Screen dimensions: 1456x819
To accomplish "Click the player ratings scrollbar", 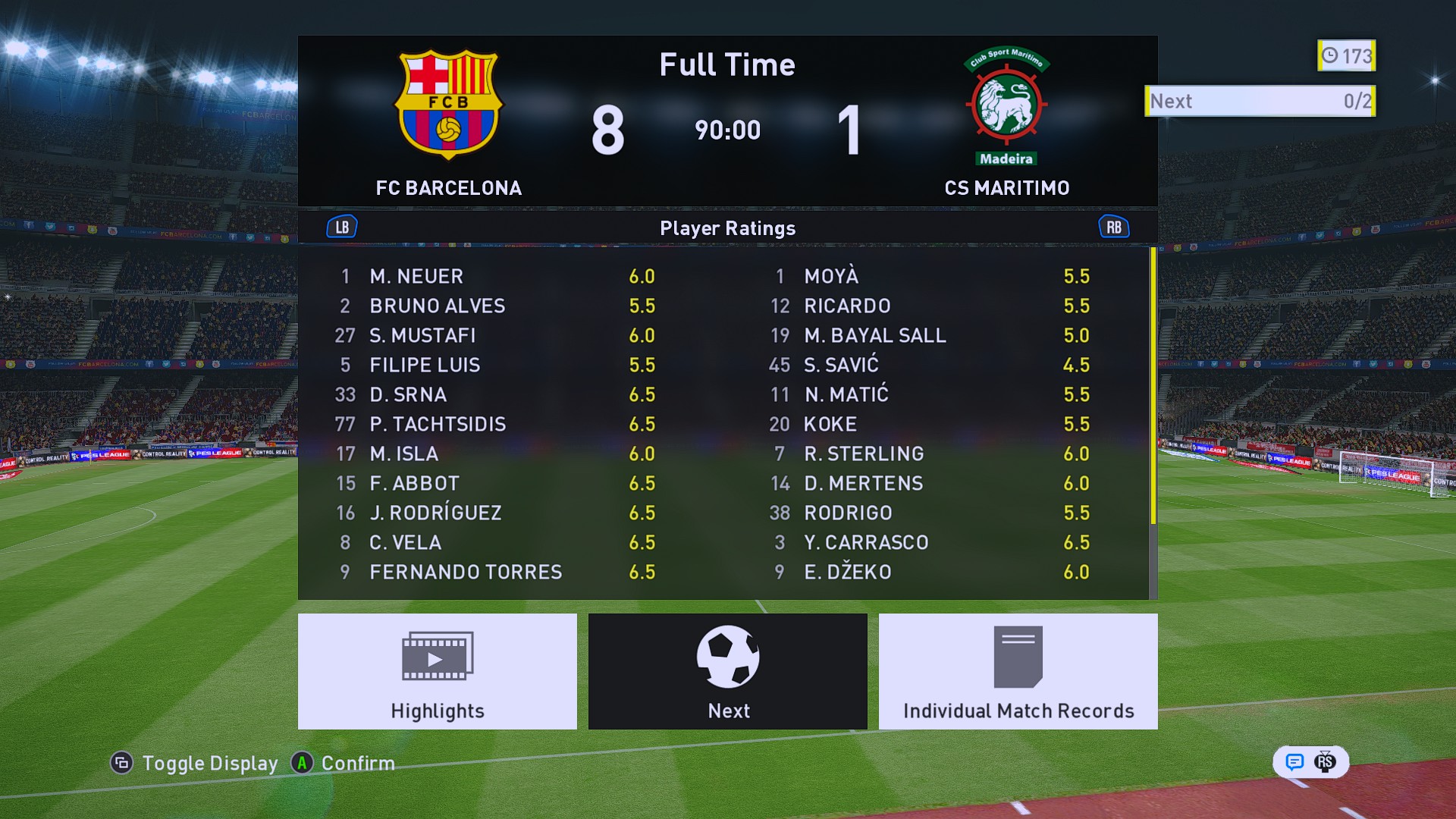I will click(x=1153, y=387).
